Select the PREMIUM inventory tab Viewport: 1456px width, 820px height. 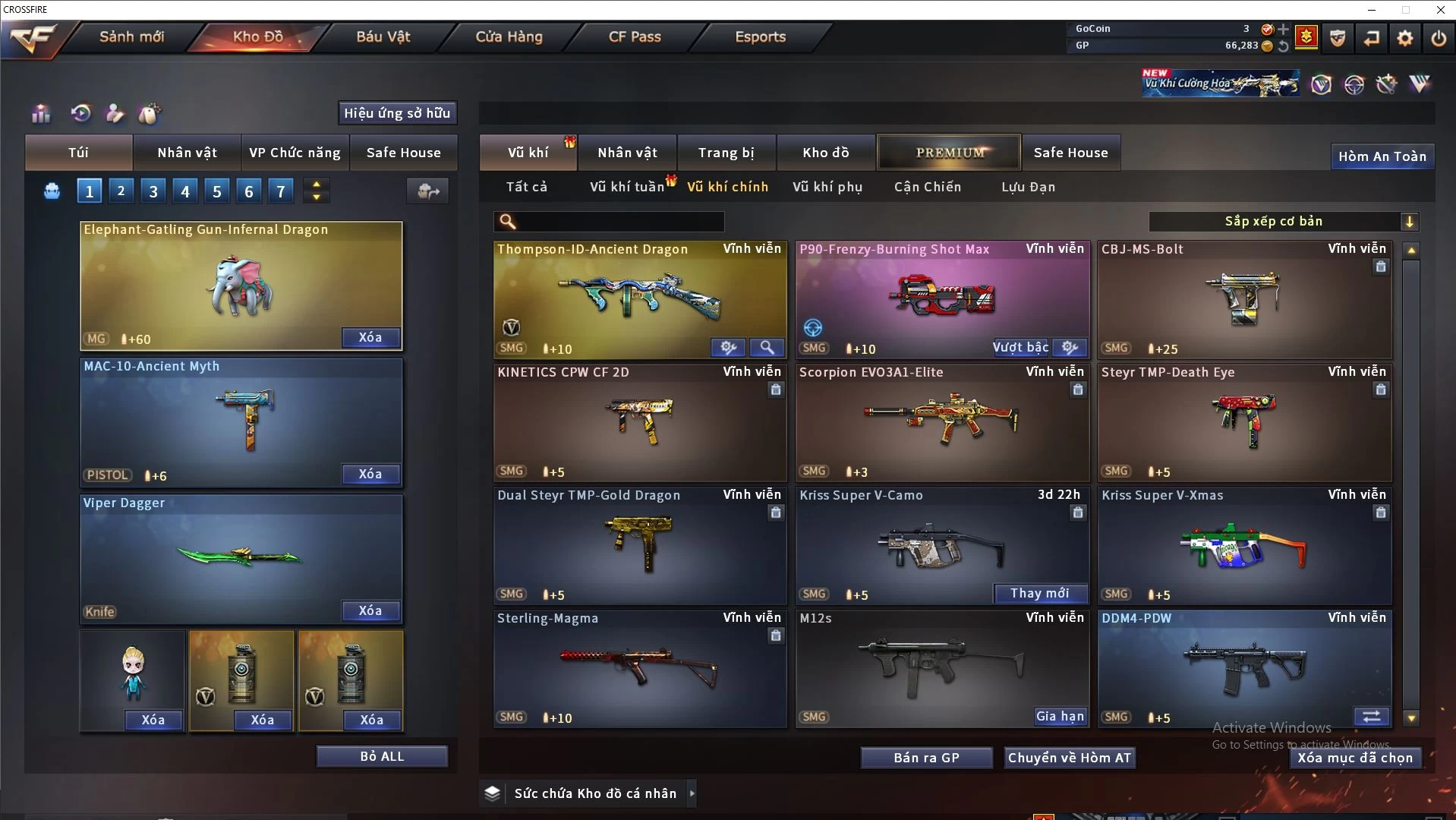pos(950,153)
